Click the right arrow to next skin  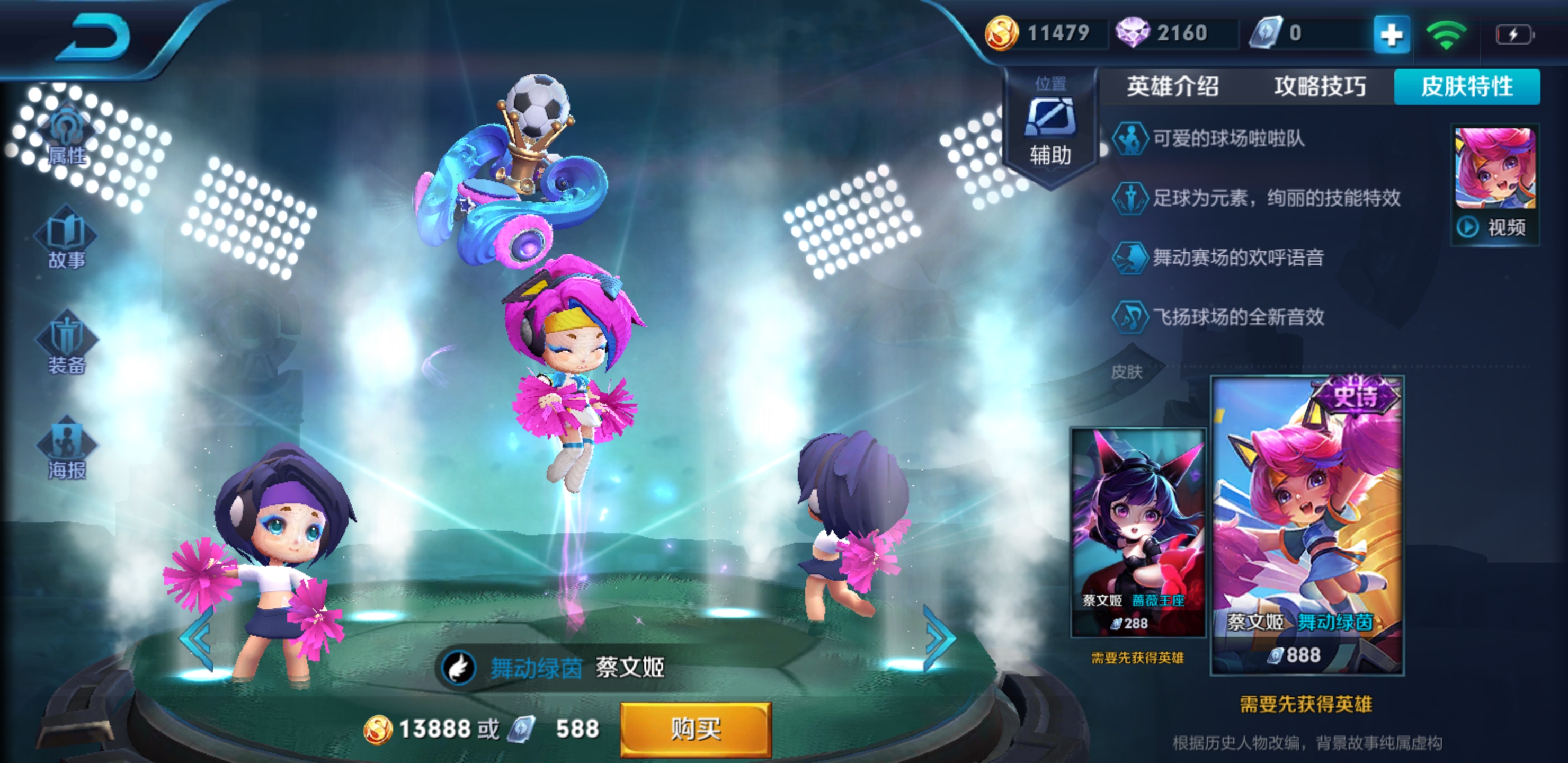point(938,638)
